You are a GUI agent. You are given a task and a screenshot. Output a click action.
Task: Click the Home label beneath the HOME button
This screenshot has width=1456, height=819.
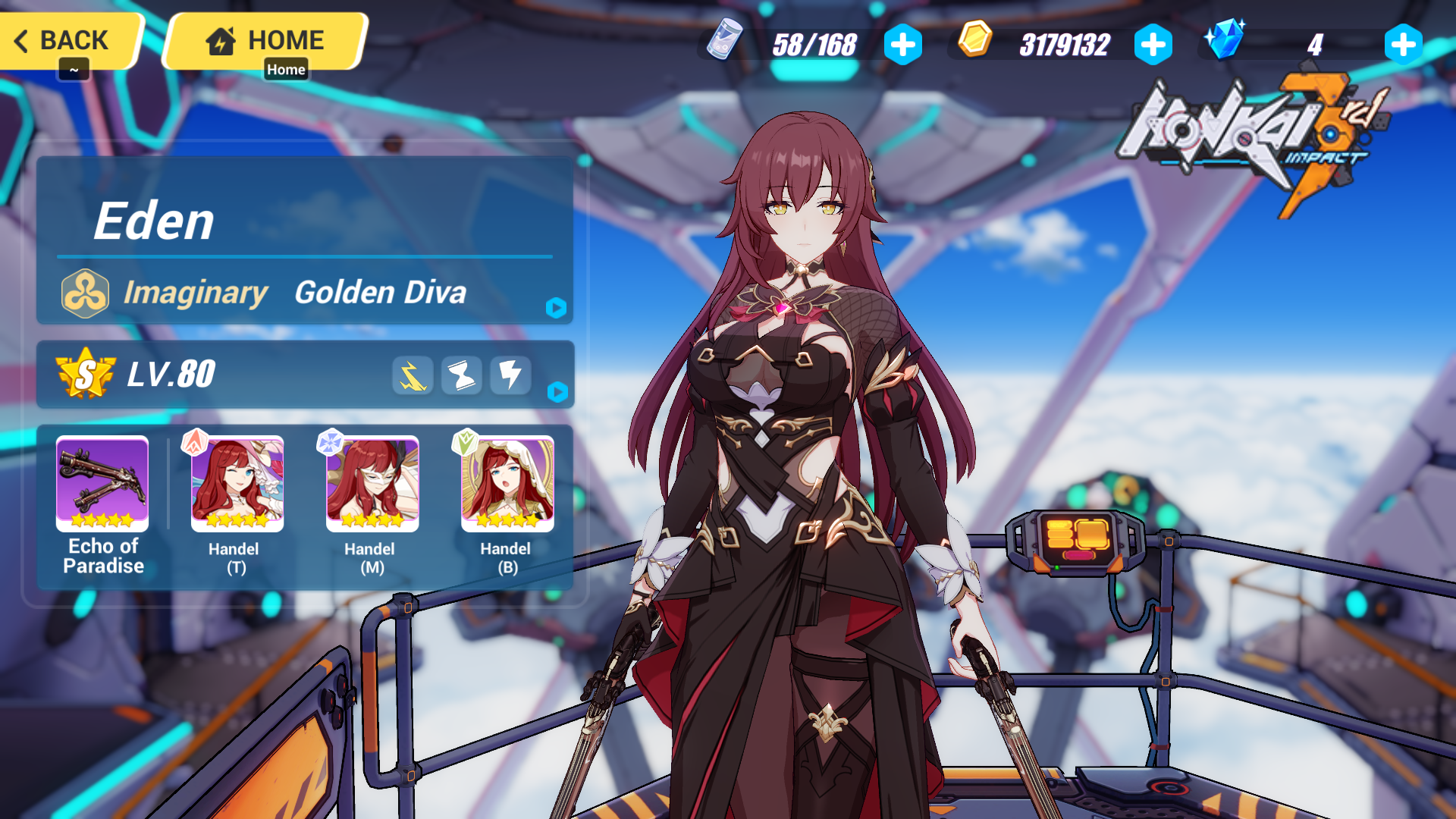pos(287,69)
